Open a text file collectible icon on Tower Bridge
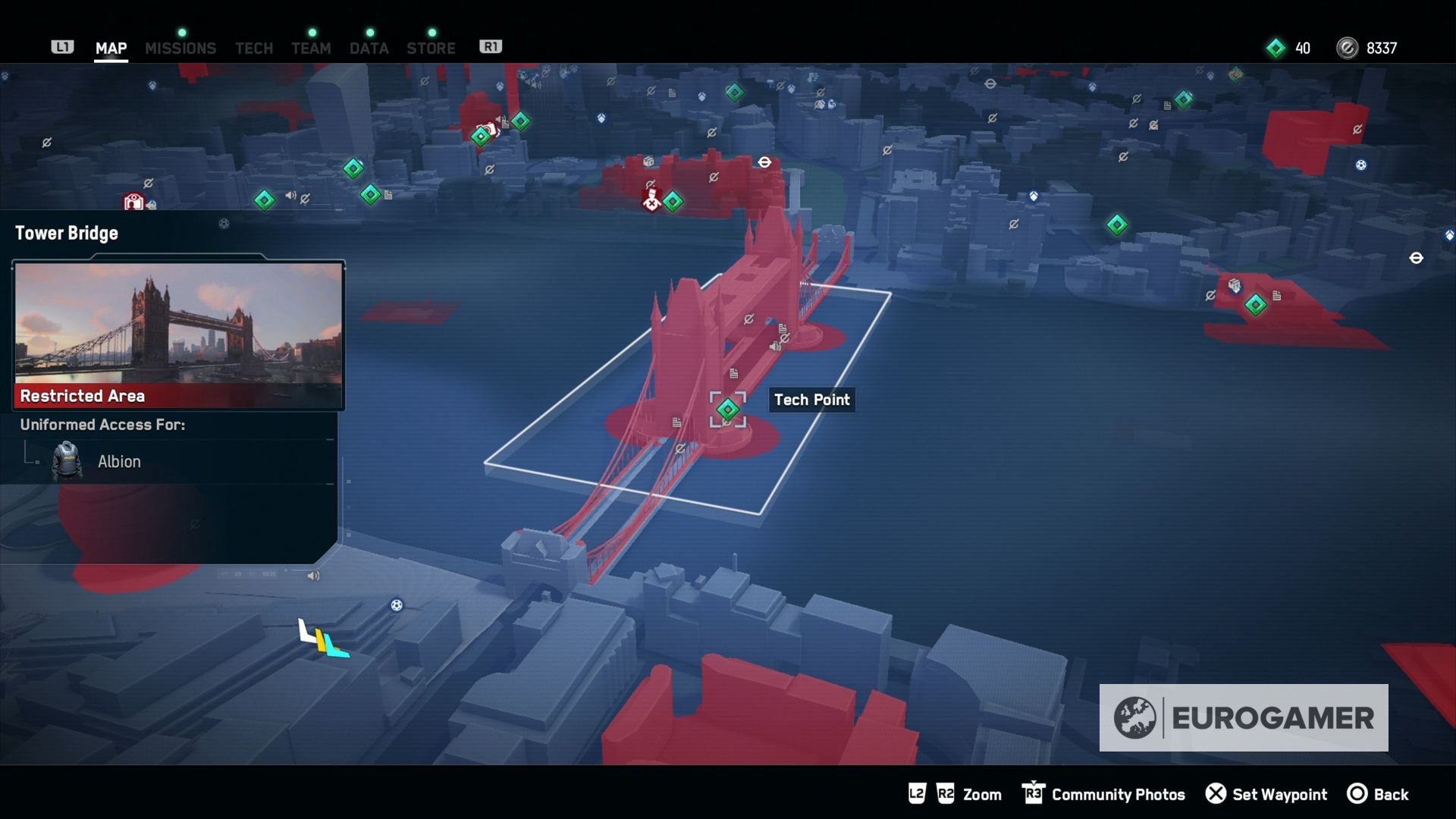The height and width of the screenshot is (819, 1456). click(x=733, y=373)
